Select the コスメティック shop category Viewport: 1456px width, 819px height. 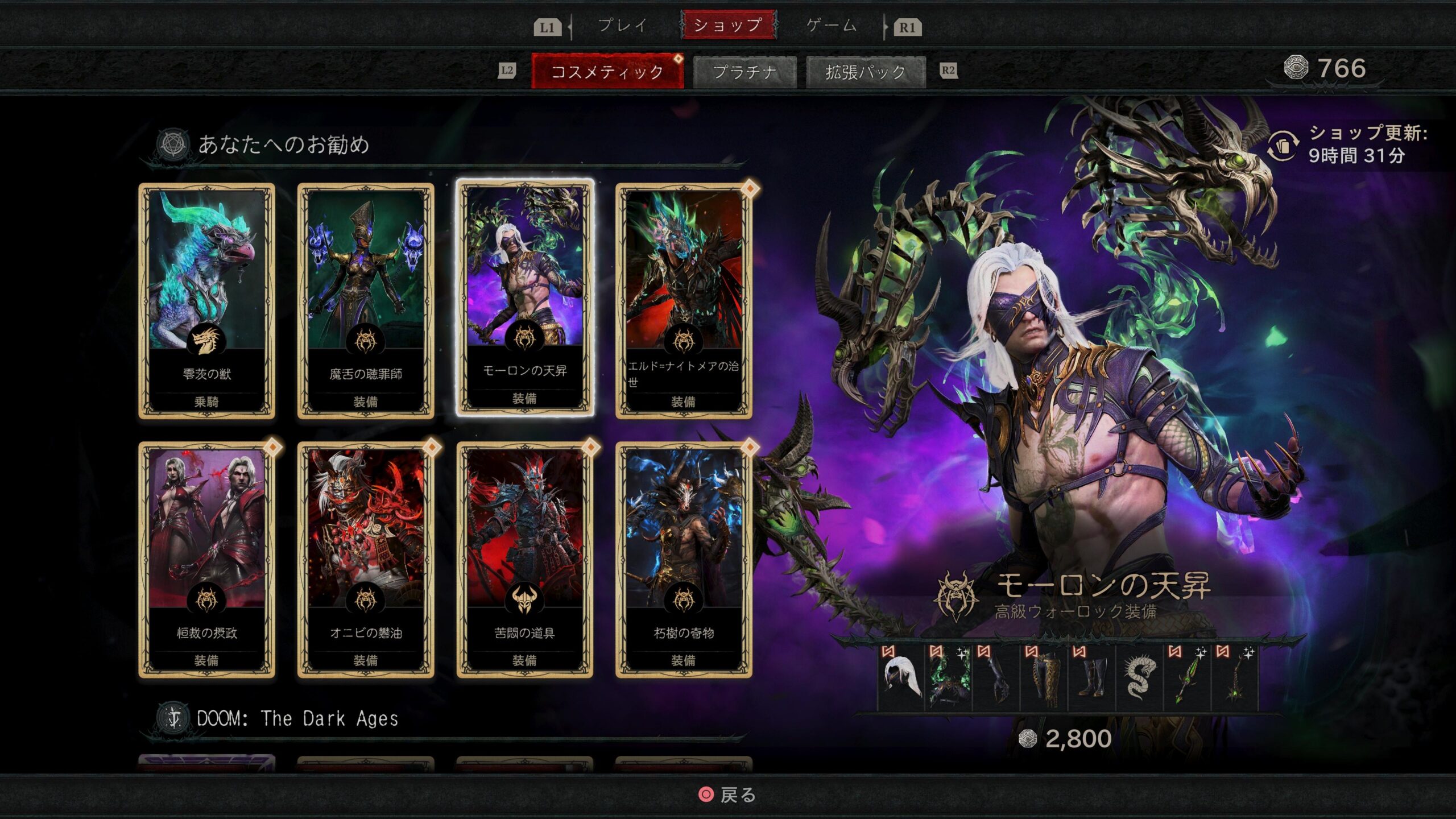coord(607,72)
